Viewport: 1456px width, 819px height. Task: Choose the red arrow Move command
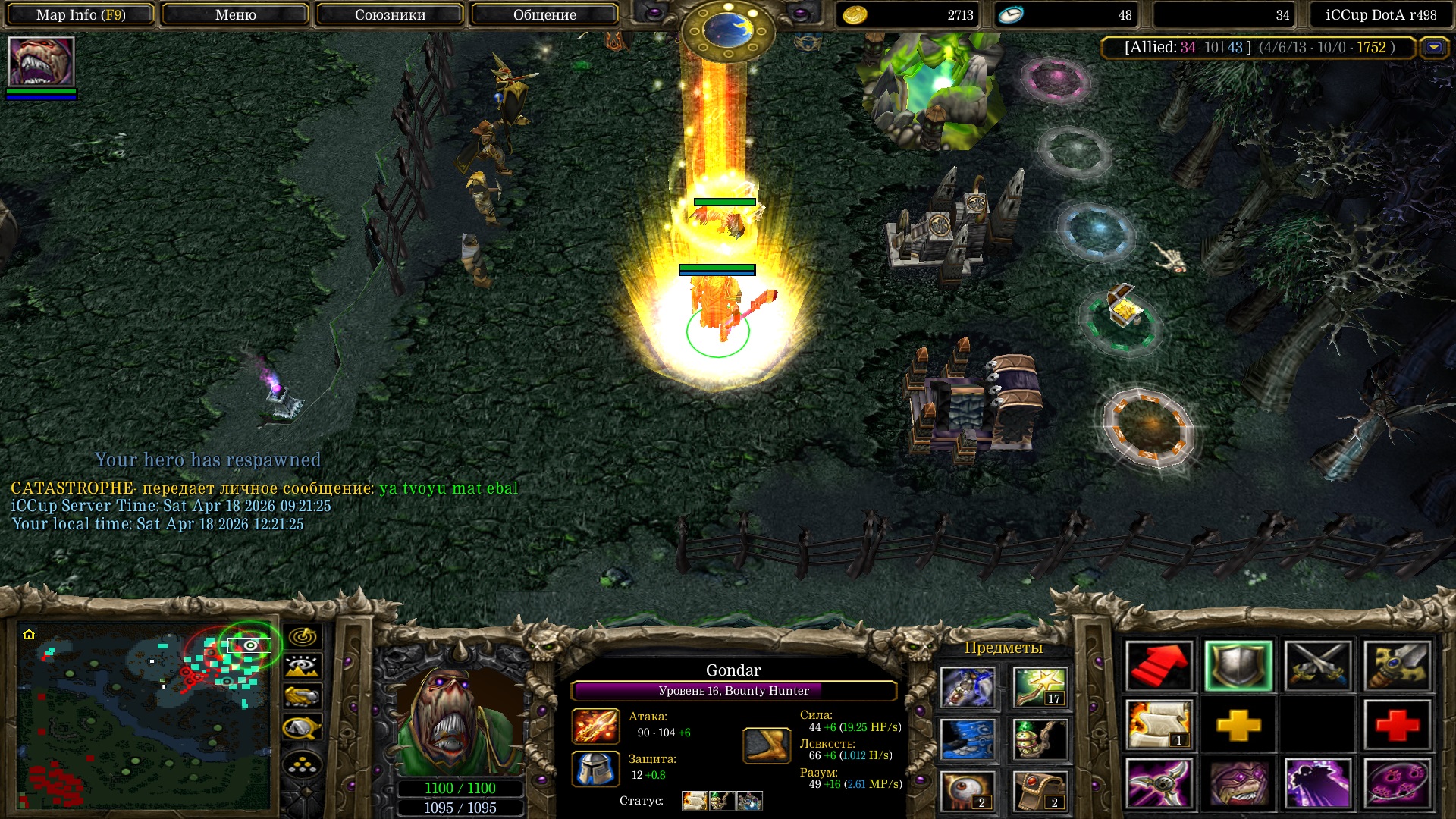click(x=1159, y=666)
